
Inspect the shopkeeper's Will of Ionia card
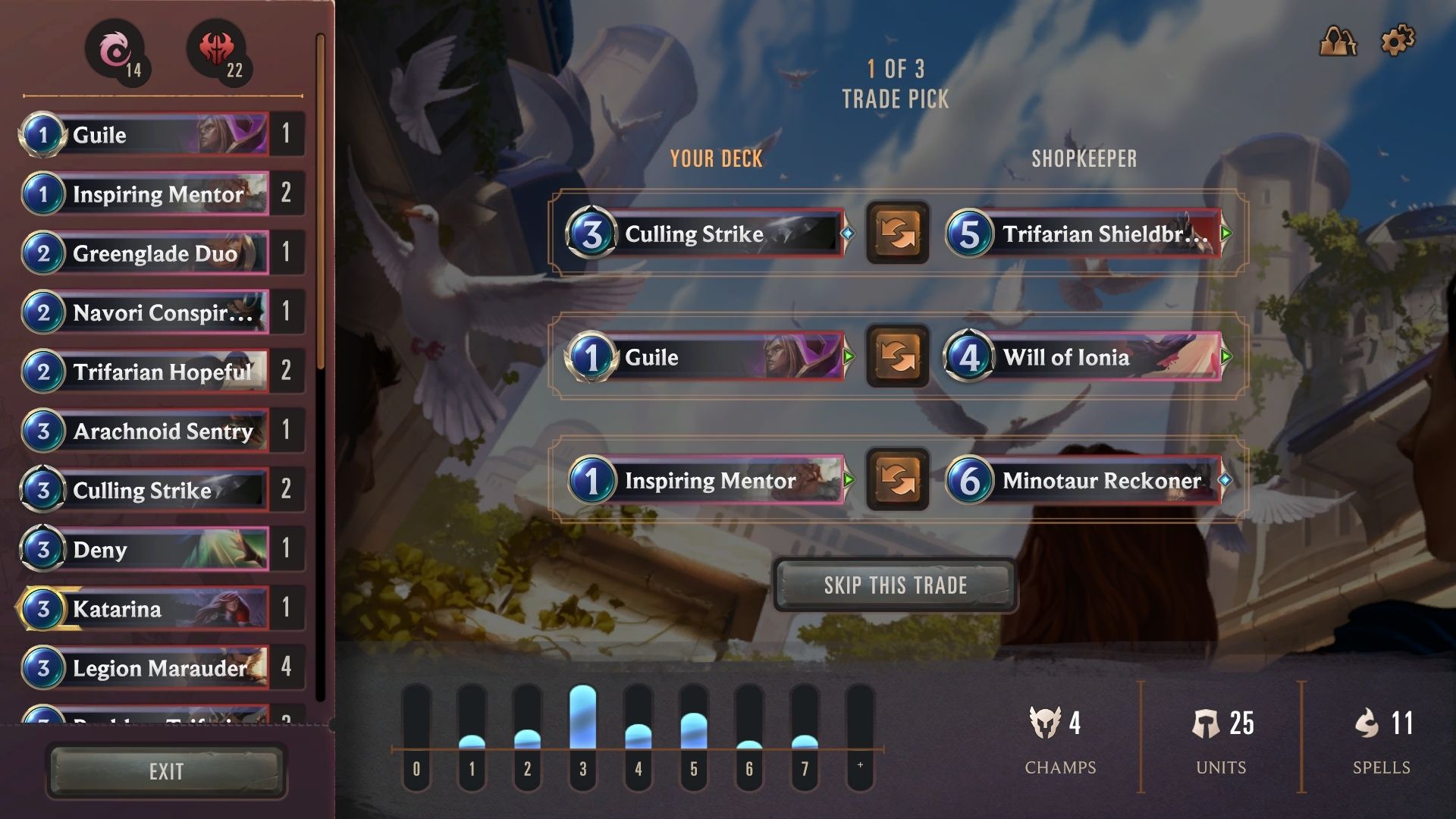pos(1084,356)
